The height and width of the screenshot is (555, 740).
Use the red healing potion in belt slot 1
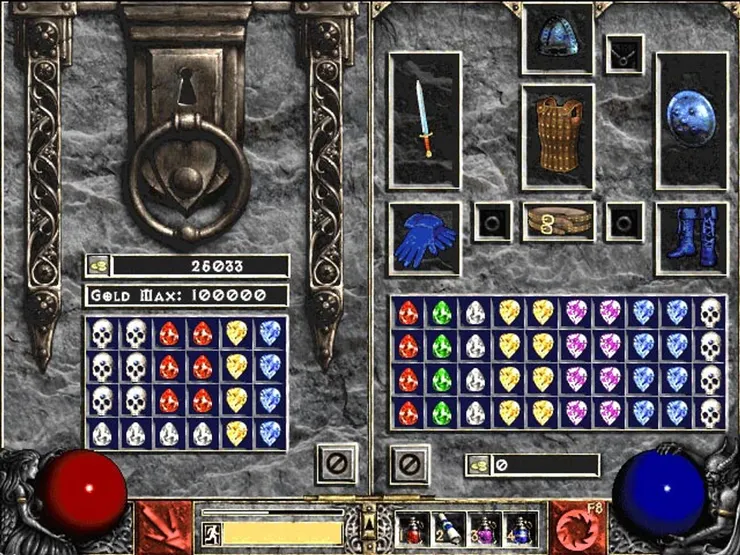click(412, 527)
